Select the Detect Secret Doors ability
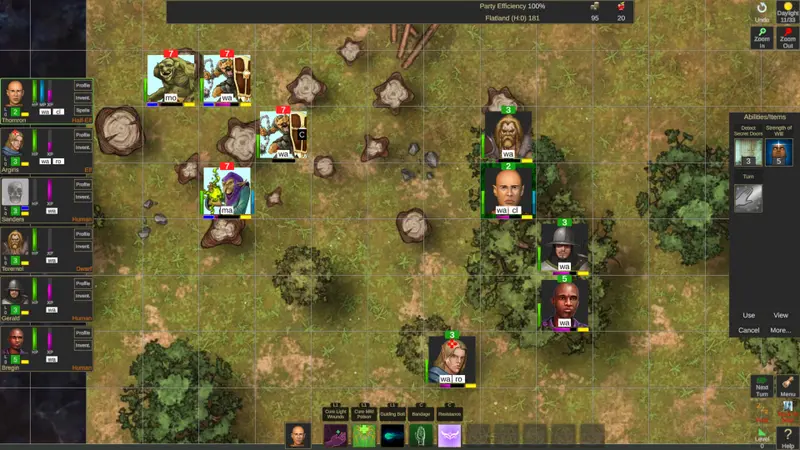Screen dimensions: 800x450 (749, 152)
